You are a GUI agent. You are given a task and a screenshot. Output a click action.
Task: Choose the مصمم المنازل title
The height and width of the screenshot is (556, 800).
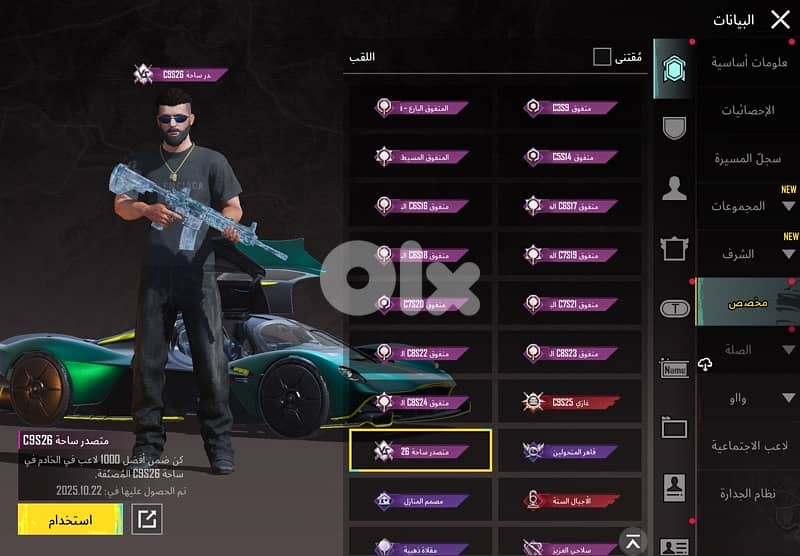click(420, 499)
